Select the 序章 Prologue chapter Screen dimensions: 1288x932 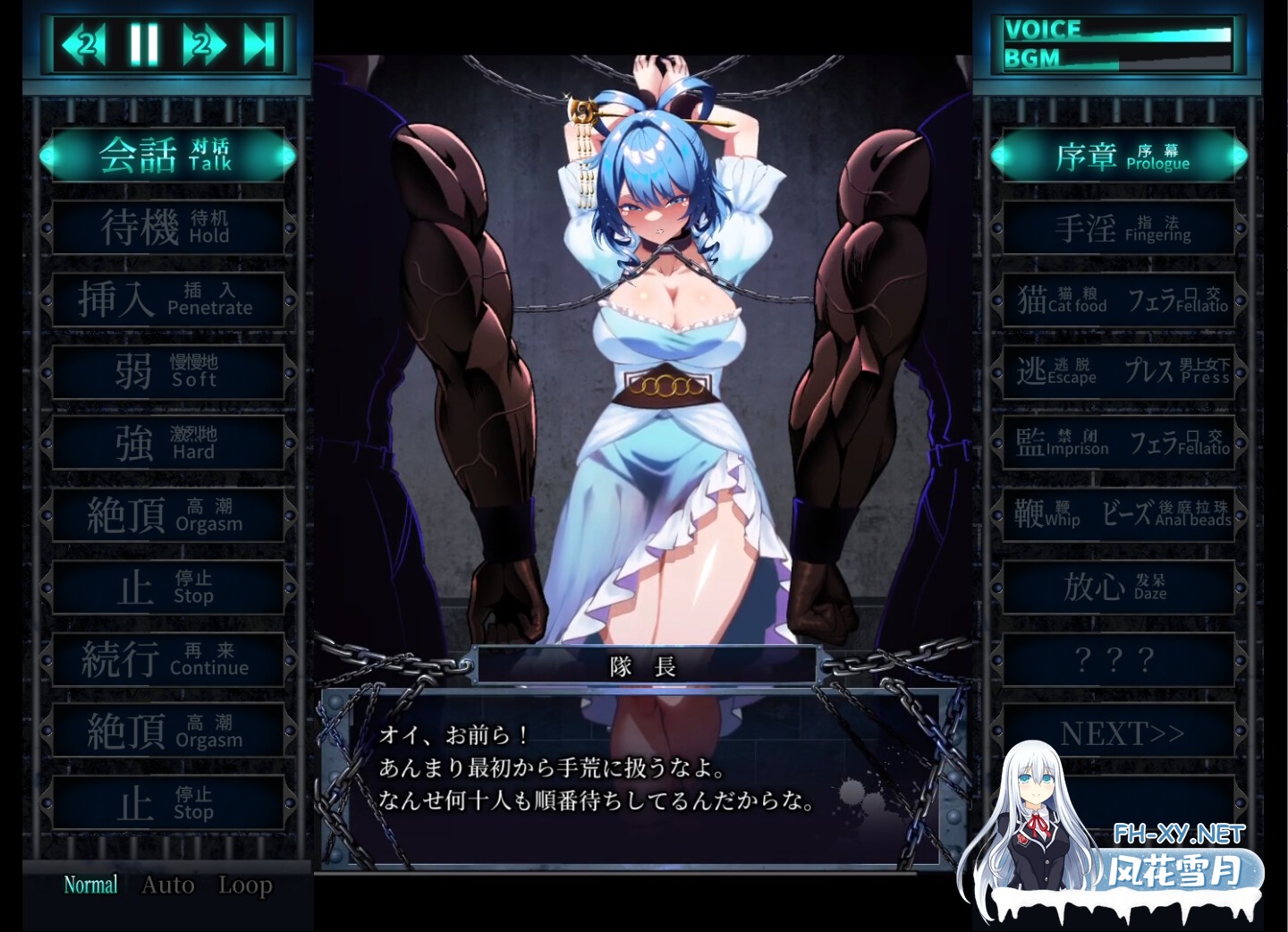point(1120,155)
